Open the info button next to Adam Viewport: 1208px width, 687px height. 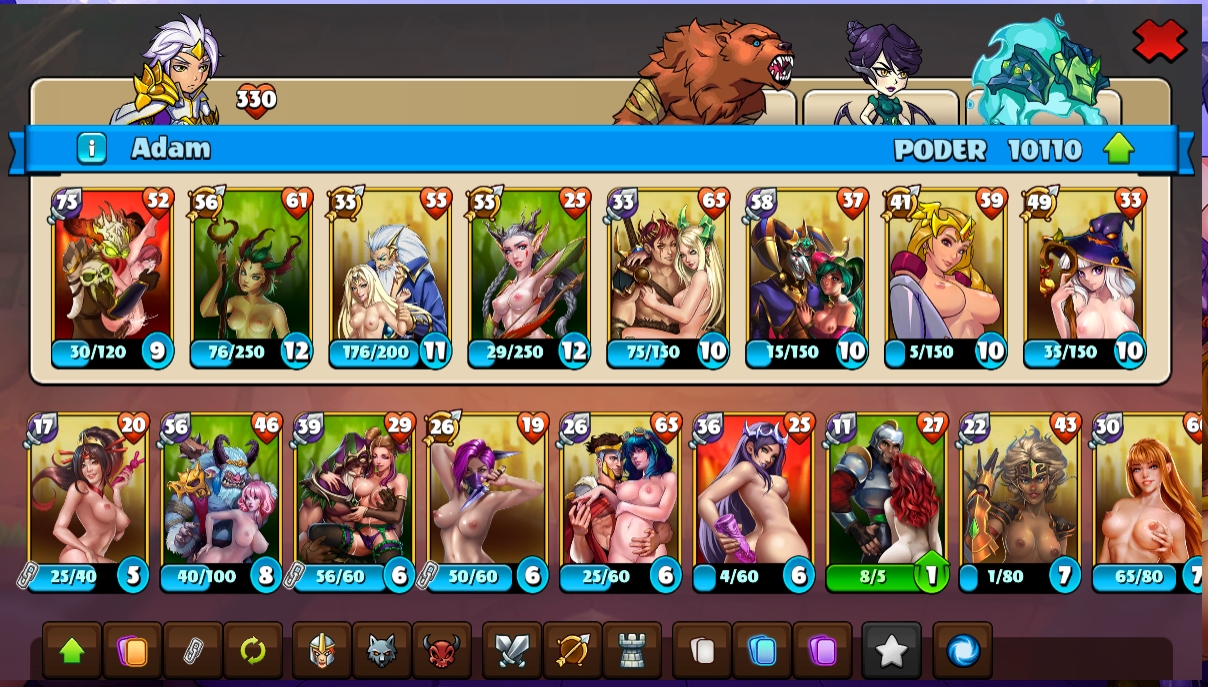[x=91, y=149]
